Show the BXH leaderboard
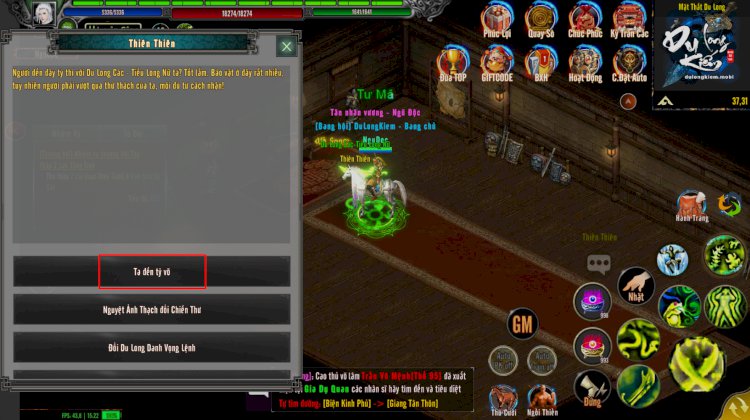The image size is (750, 420). [541, 63]
